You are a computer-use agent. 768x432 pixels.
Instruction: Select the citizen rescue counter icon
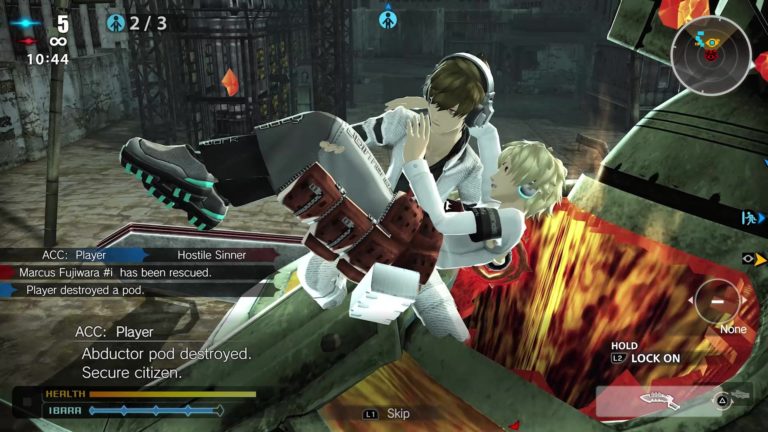[x=117, y=21]
